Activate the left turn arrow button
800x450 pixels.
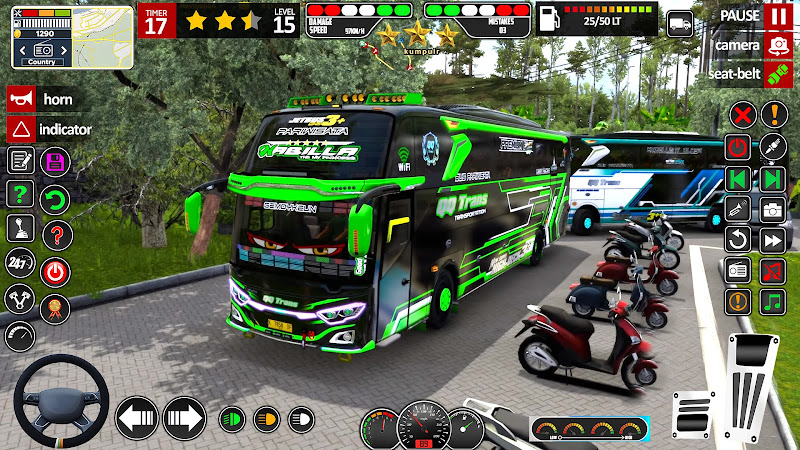pos(137,417)
